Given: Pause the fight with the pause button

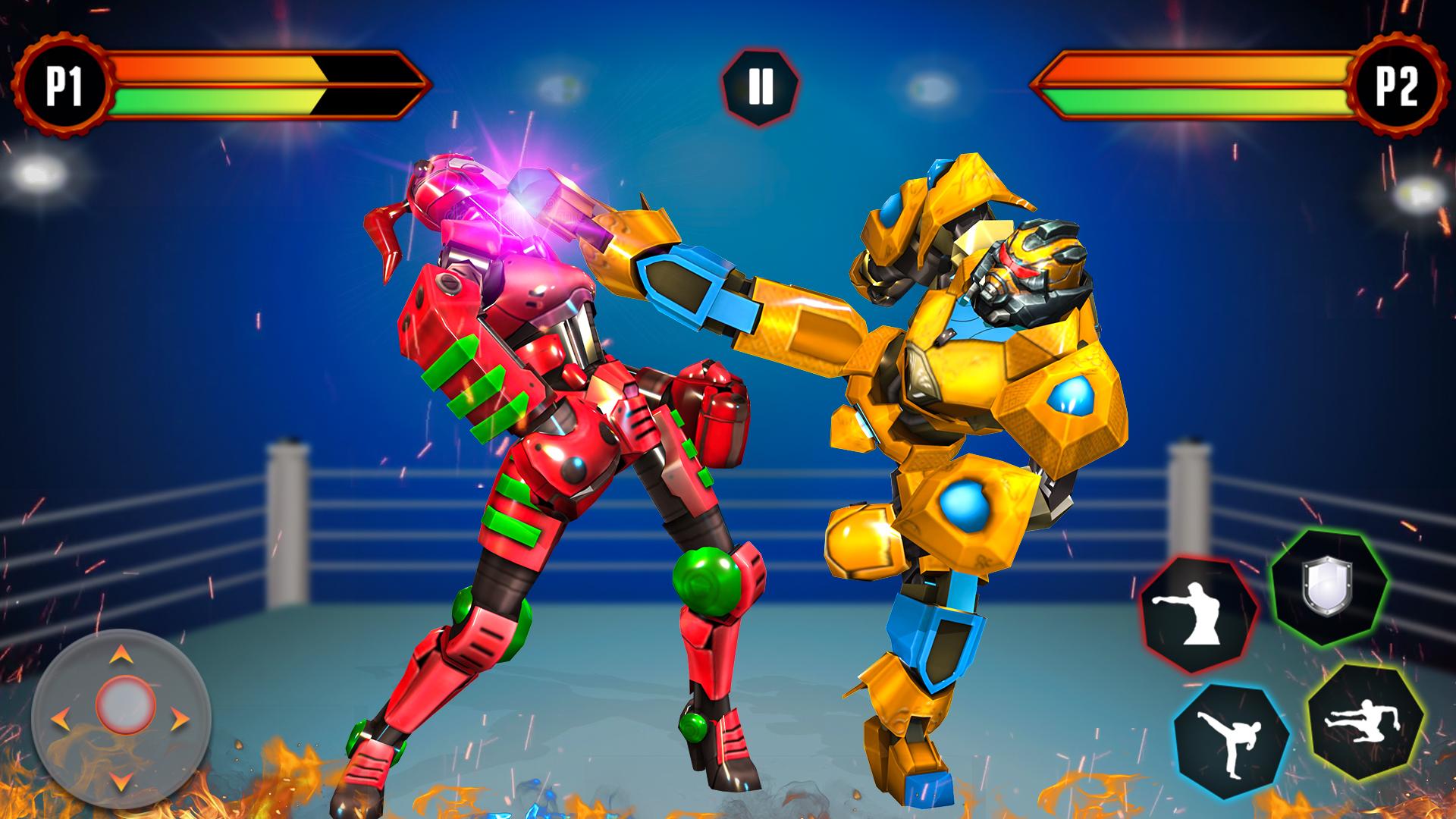Looking at the screenshot, I should click(760, 86).
